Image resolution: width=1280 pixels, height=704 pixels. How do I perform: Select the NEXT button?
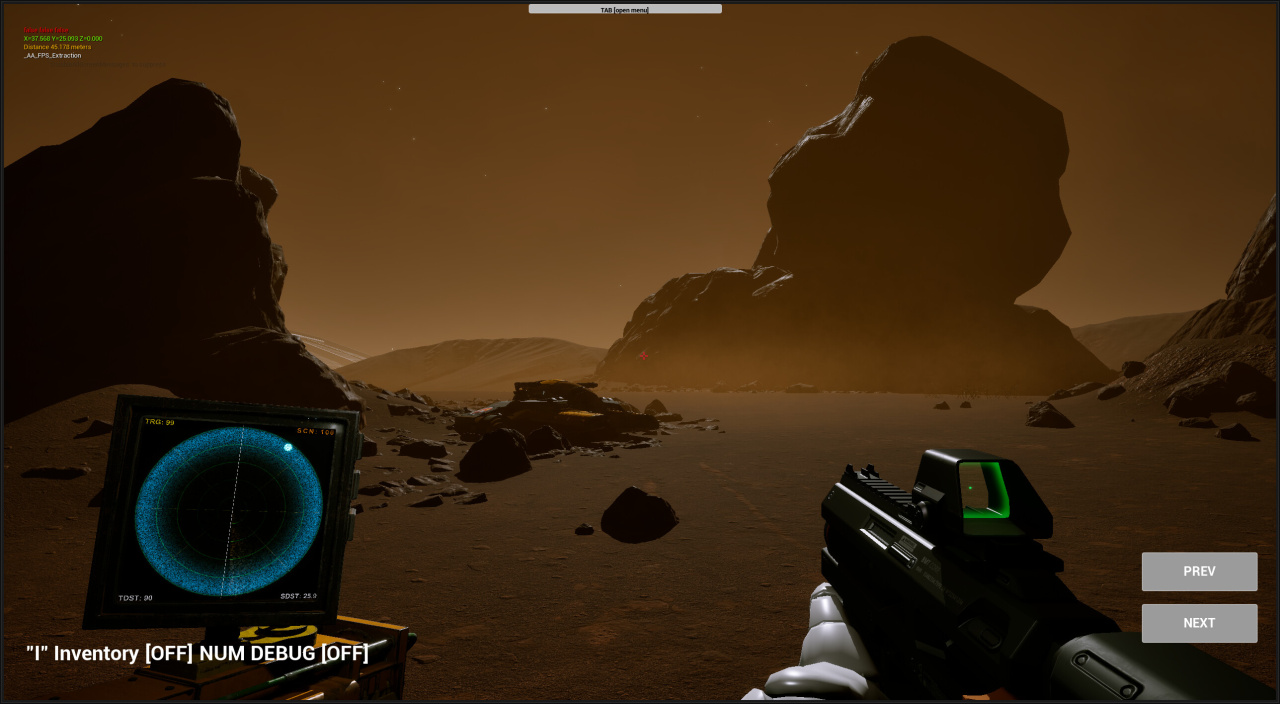(x=1199, y=623)
